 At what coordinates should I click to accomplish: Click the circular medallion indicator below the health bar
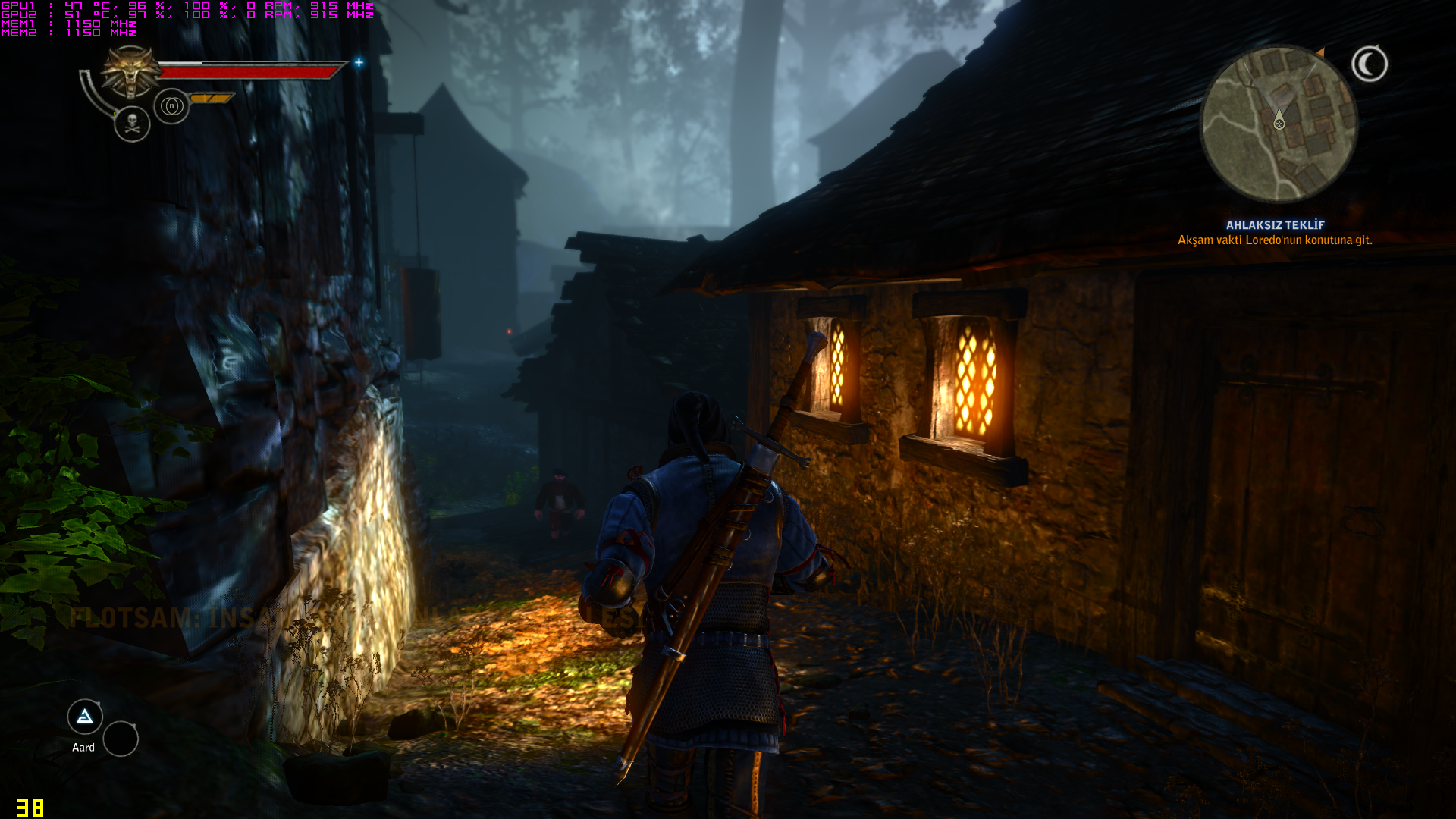(171, 106)
